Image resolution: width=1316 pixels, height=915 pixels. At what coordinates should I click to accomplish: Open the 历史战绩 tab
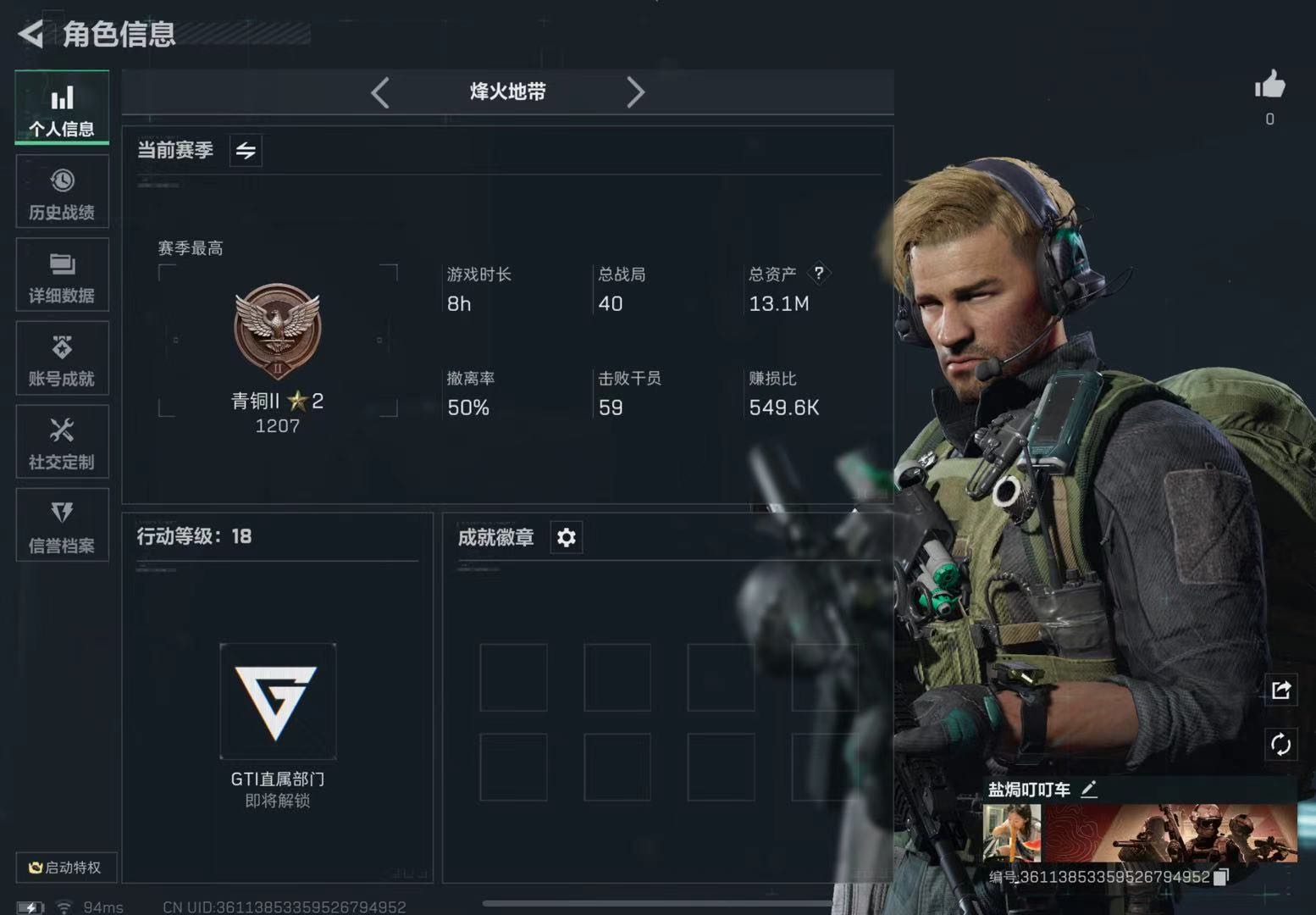tap(62, 192)
